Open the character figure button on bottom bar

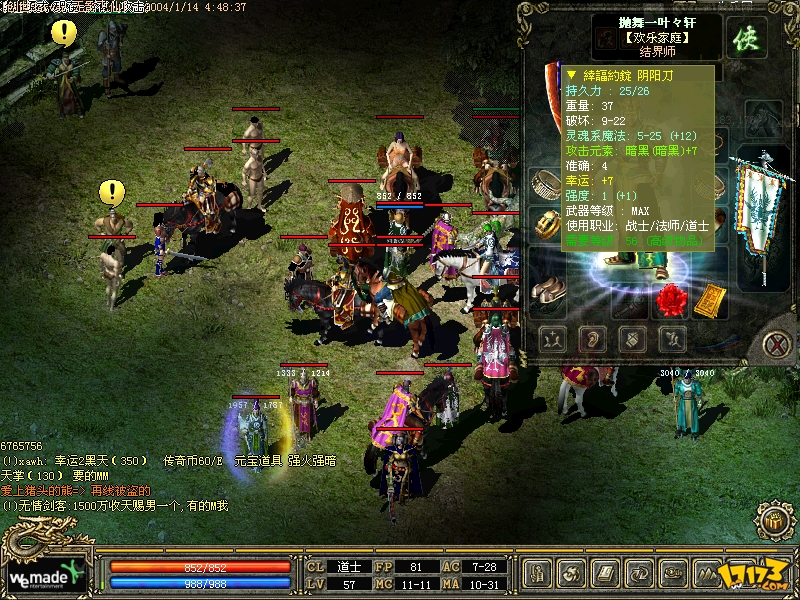pos(539,573)
